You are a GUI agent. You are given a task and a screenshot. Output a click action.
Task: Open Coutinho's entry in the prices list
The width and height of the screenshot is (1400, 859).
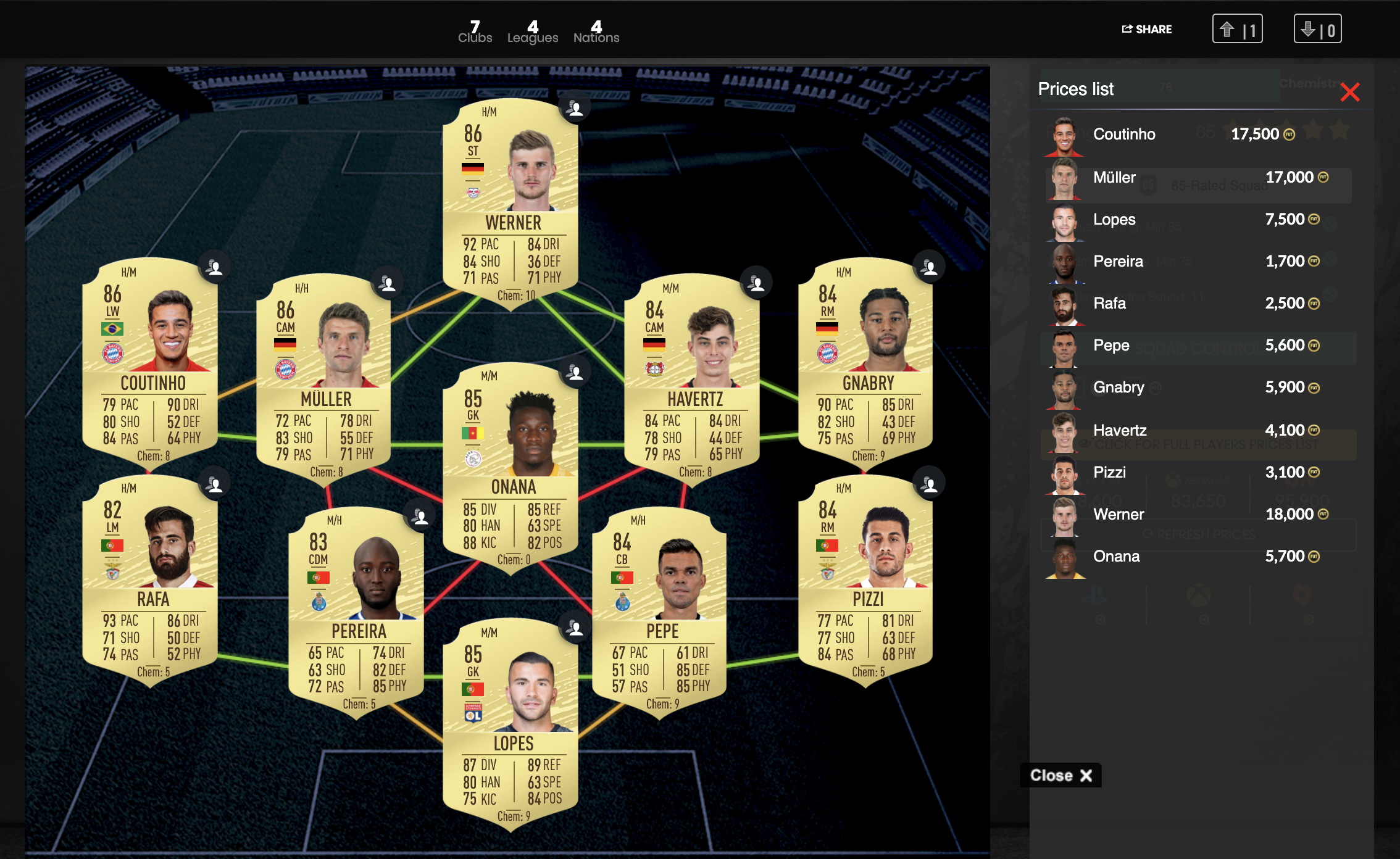[x=1125, y=134]
